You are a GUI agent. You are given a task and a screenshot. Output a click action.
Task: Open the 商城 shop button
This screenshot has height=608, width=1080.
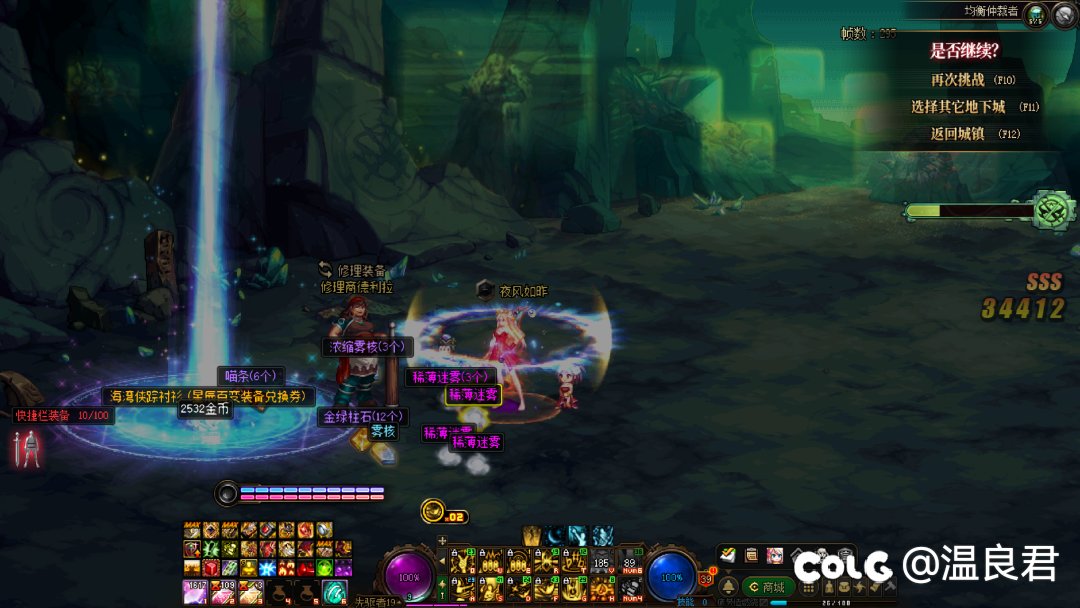[x=767, y=587]
